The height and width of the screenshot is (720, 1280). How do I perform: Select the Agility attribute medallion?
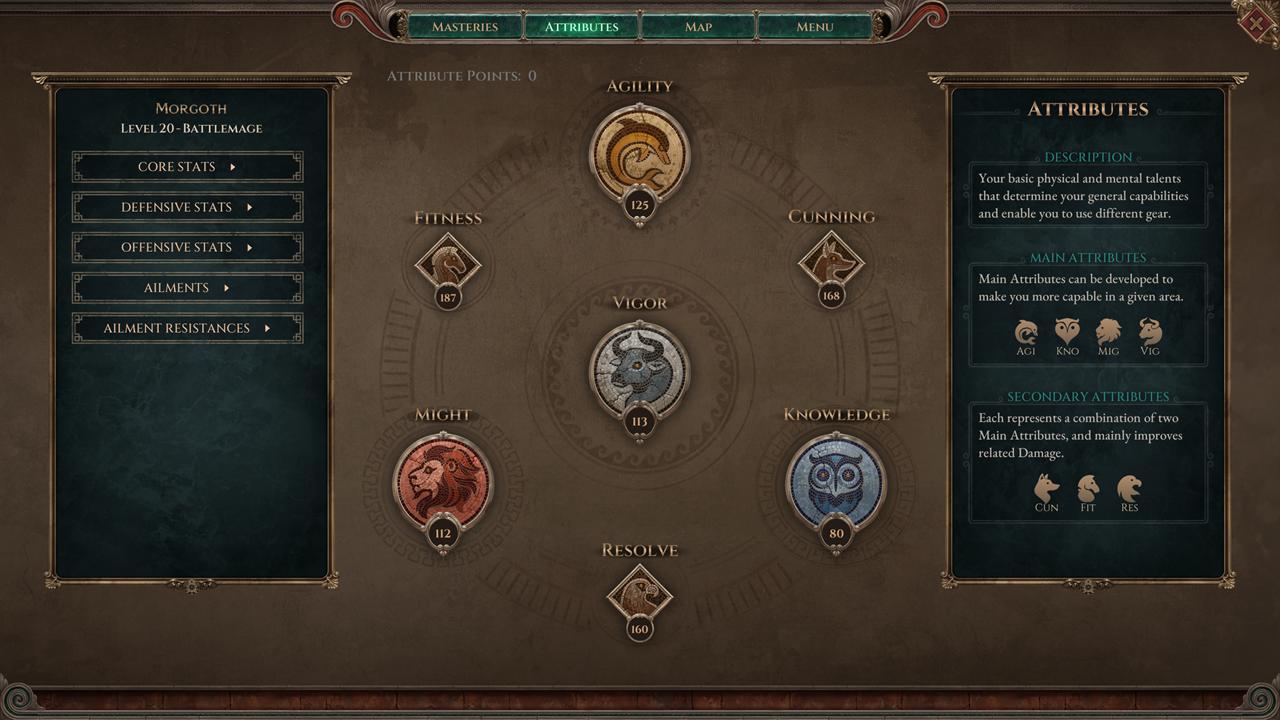pos(640,155)
